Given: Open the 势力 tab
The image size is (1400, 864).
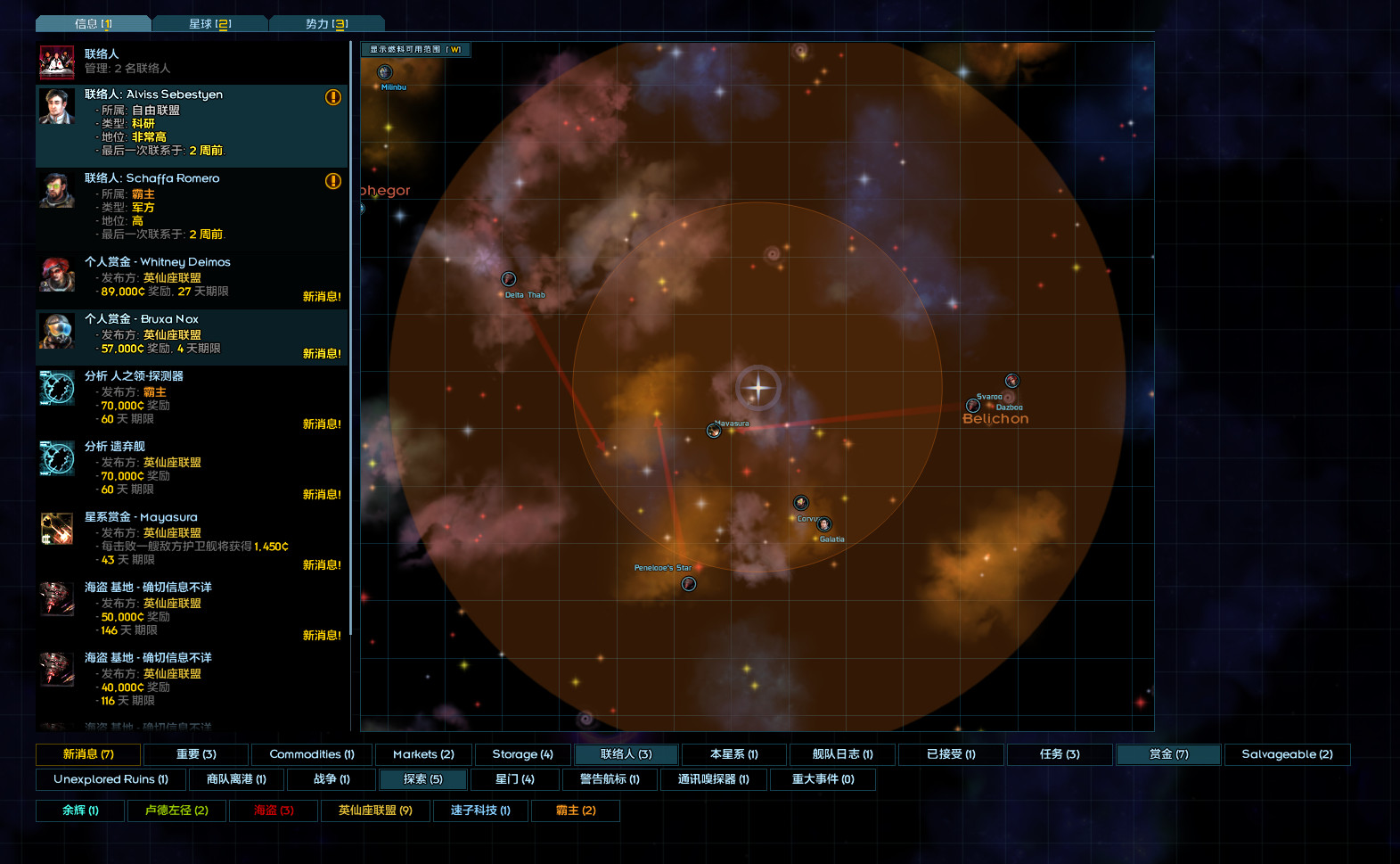Looking at the screenshot, I should 326,24.
